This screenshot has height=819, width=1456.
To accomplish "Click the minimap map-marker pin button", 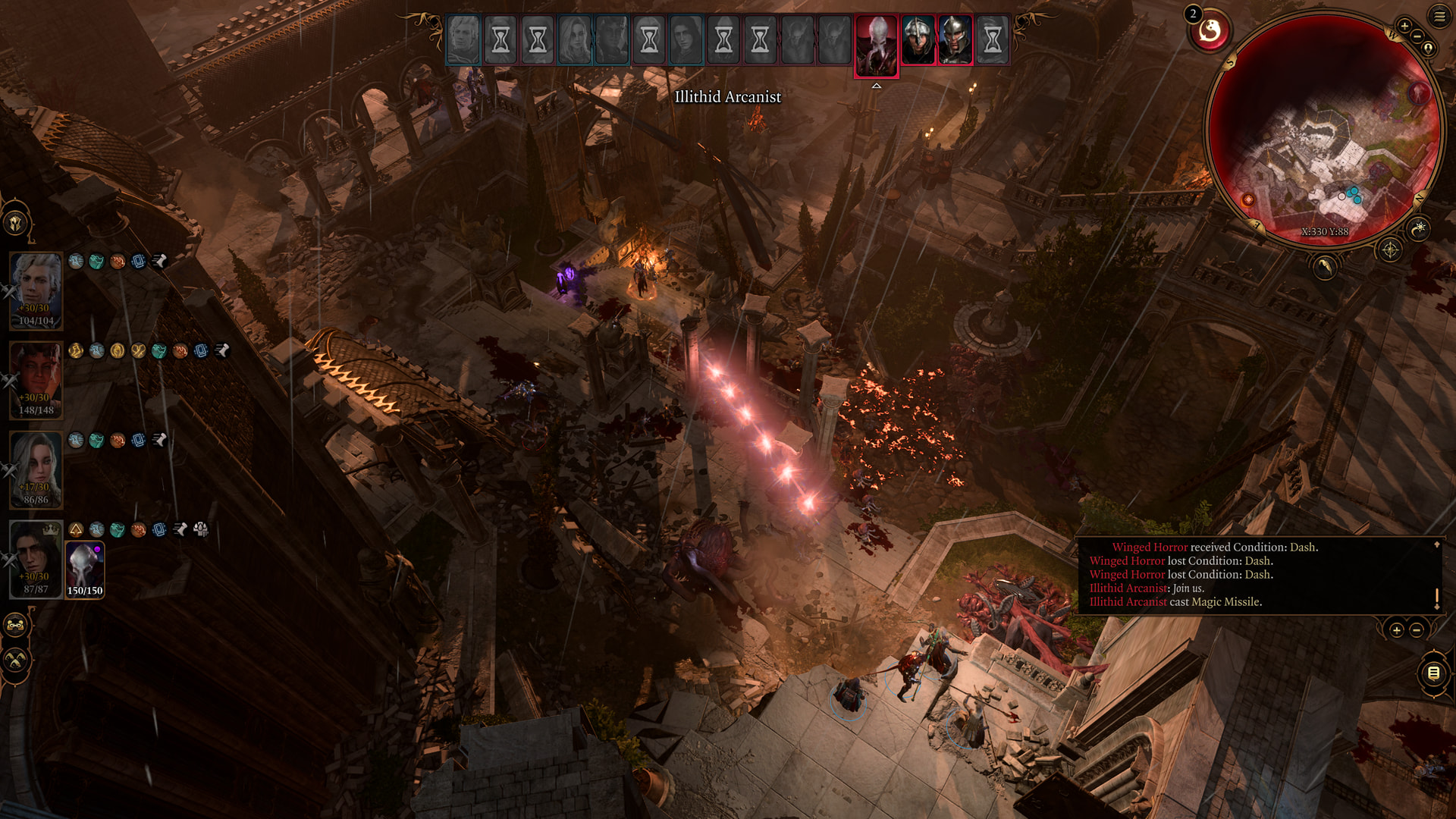I will (1429, 49).
